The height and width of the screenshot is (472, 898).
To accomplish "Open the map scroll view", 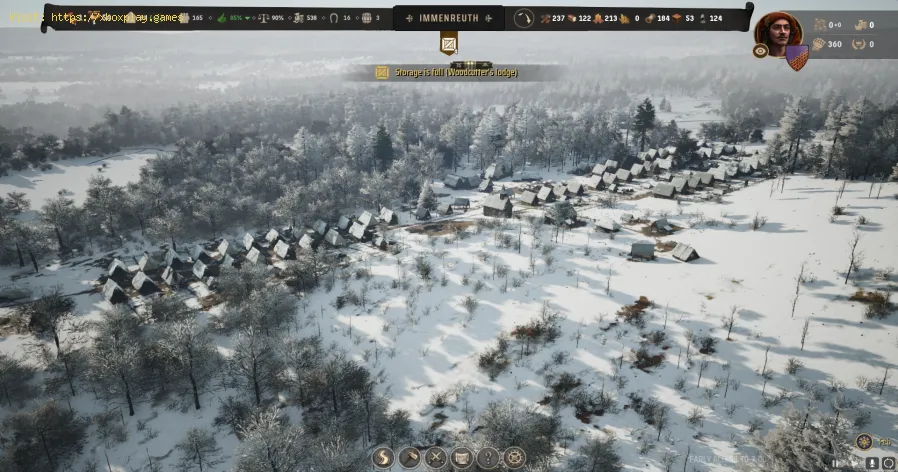I will [461, 457].
